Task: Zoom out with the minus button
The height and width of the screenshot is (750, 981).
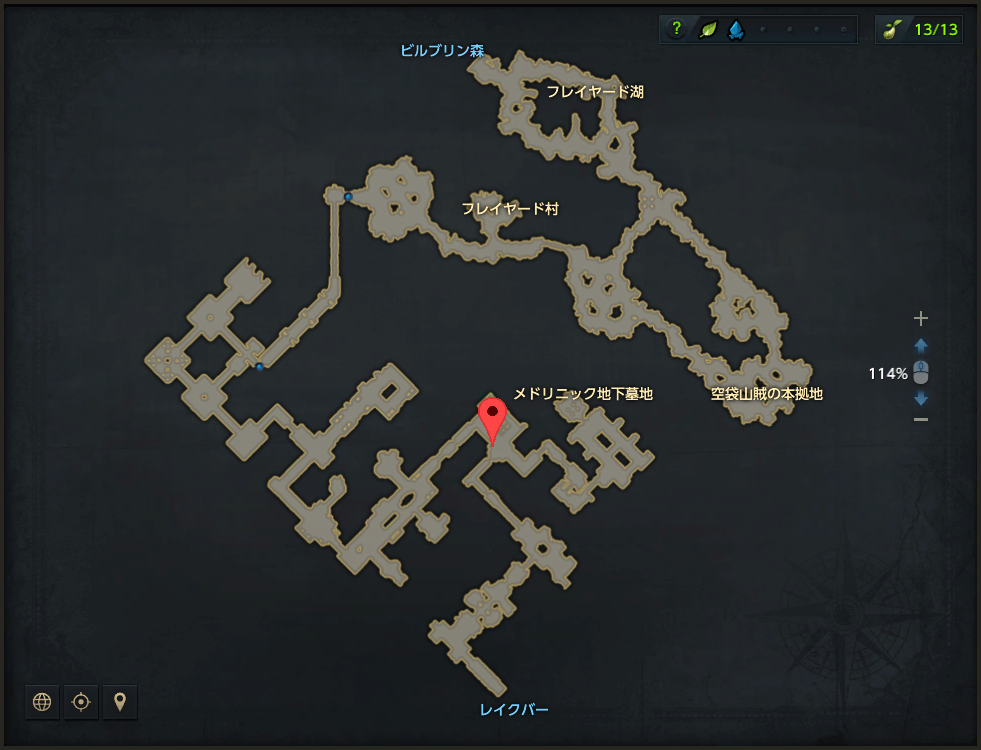Action: click(921, 419)
